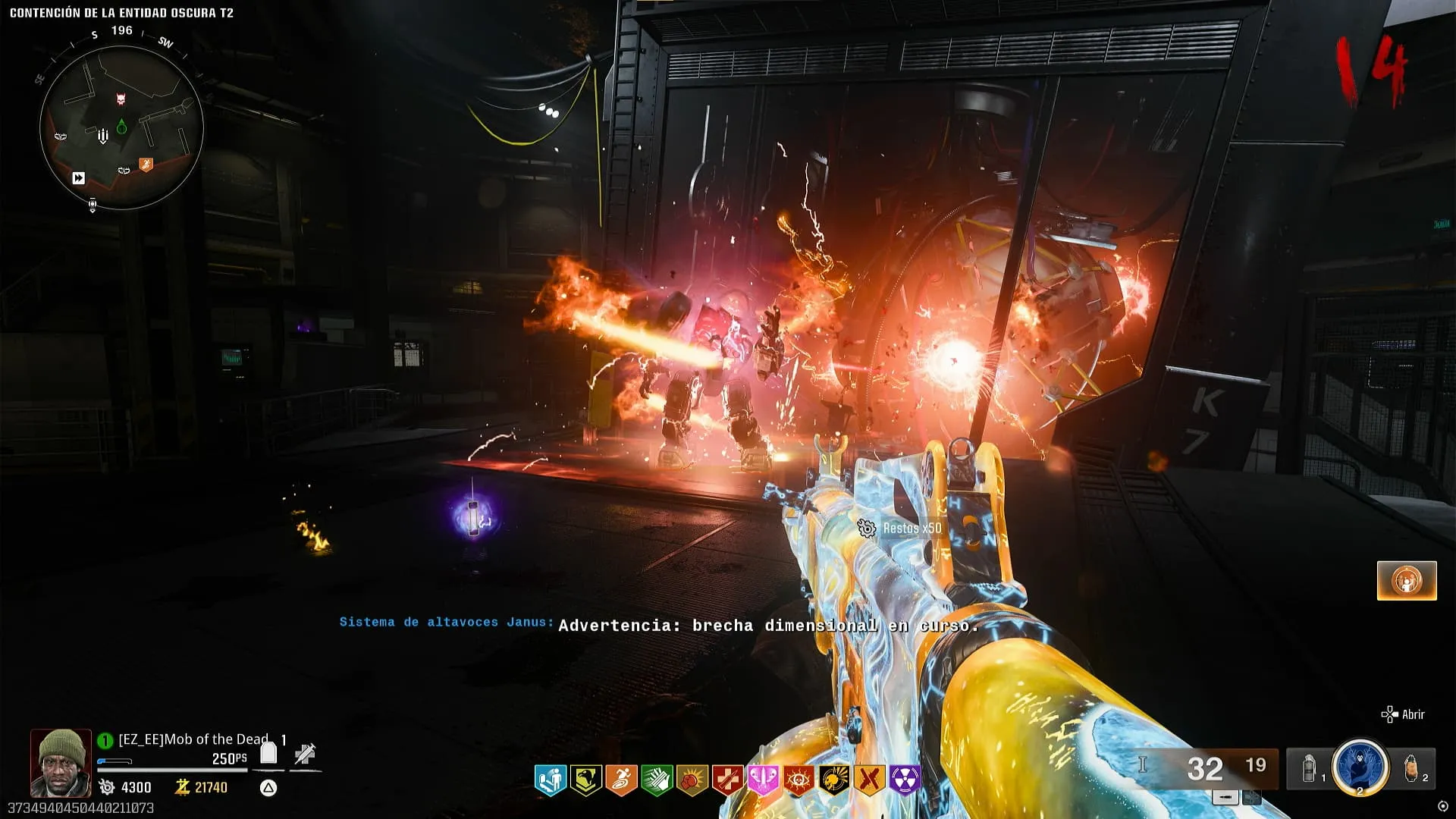Viewport: 1456px width, 819px height.
Task: Click the circular minimap
Action: click(x=121, y=127)
